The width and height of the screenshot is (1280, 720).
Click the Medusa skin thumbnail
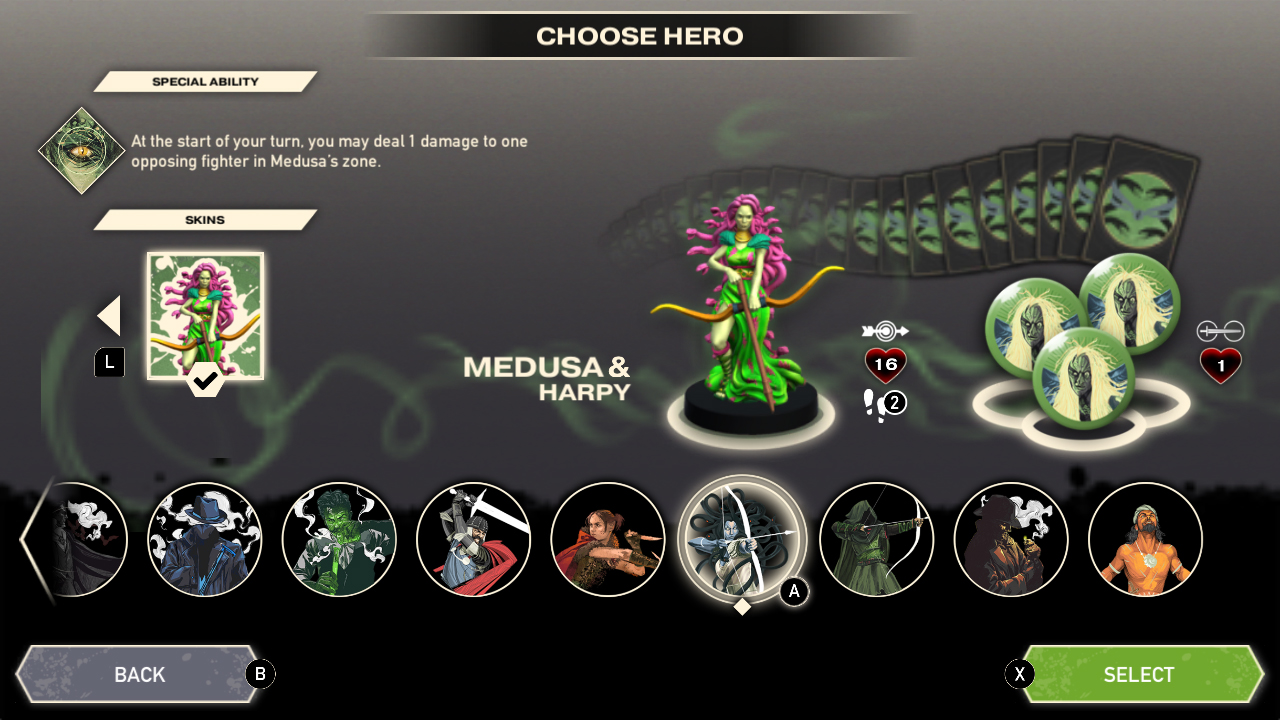coord(205,315)
